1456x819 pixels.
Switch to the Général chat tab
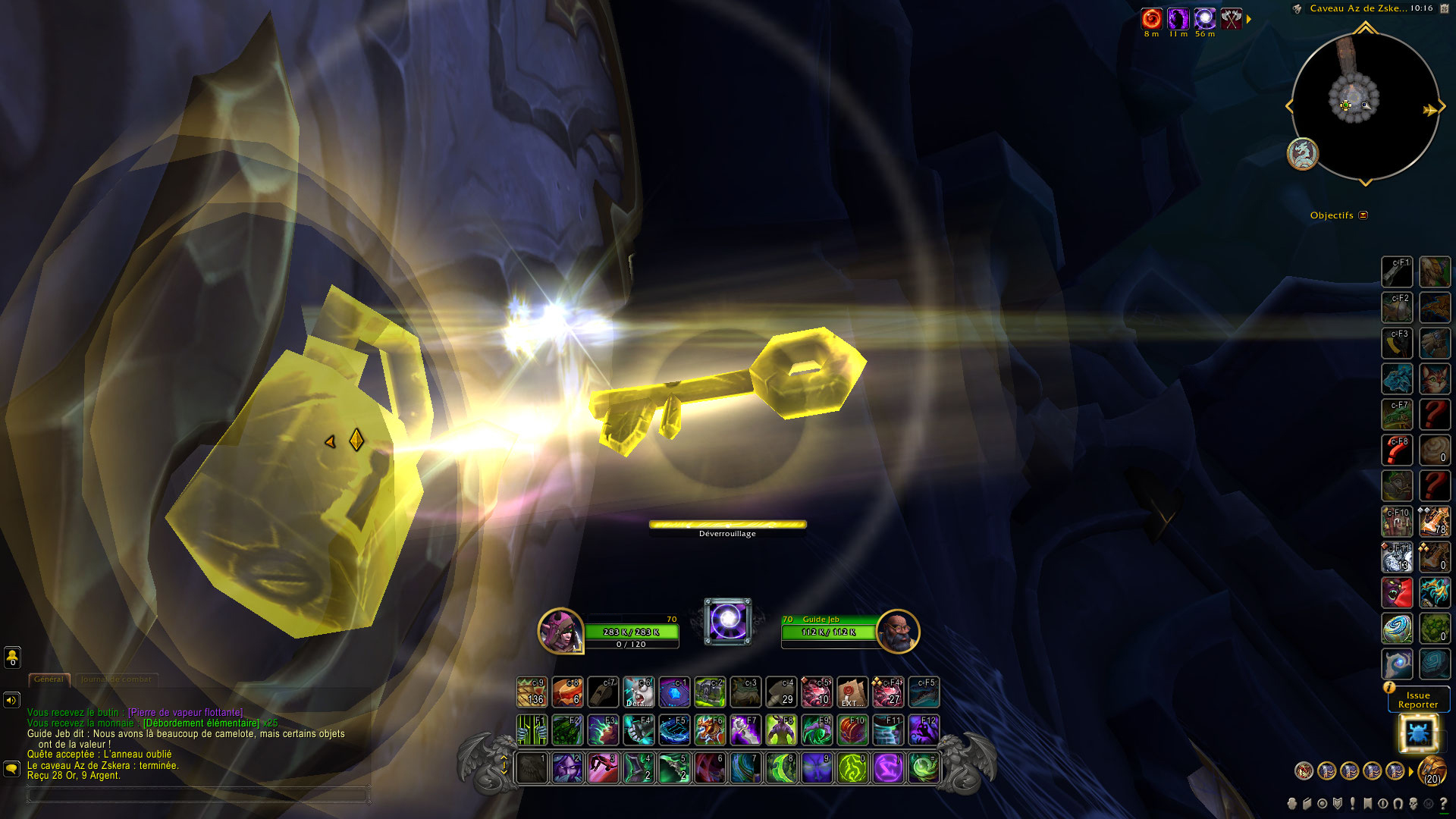click(49, 679)
